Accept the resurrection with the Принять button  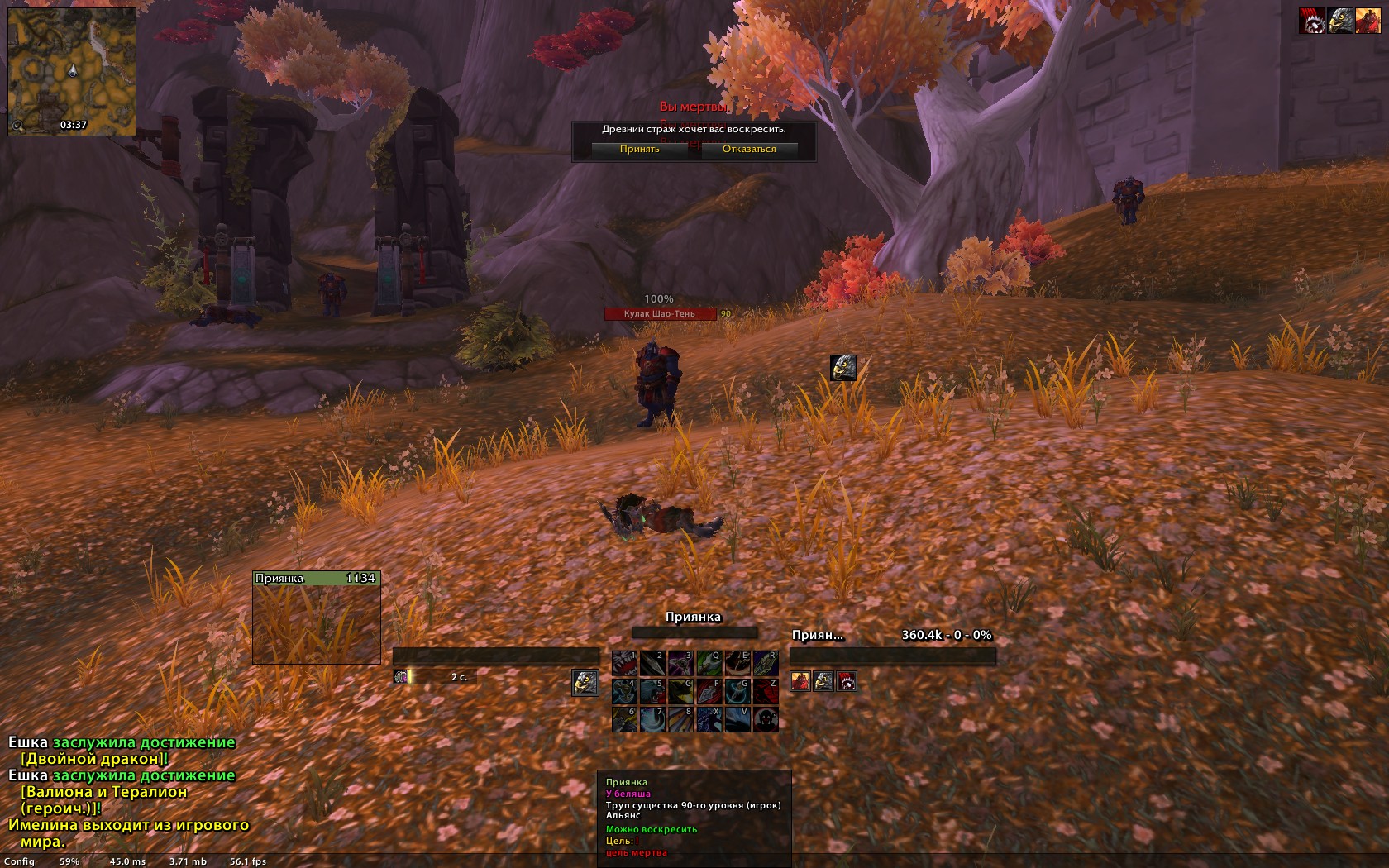pyautogui.click(x=639, y=149)
